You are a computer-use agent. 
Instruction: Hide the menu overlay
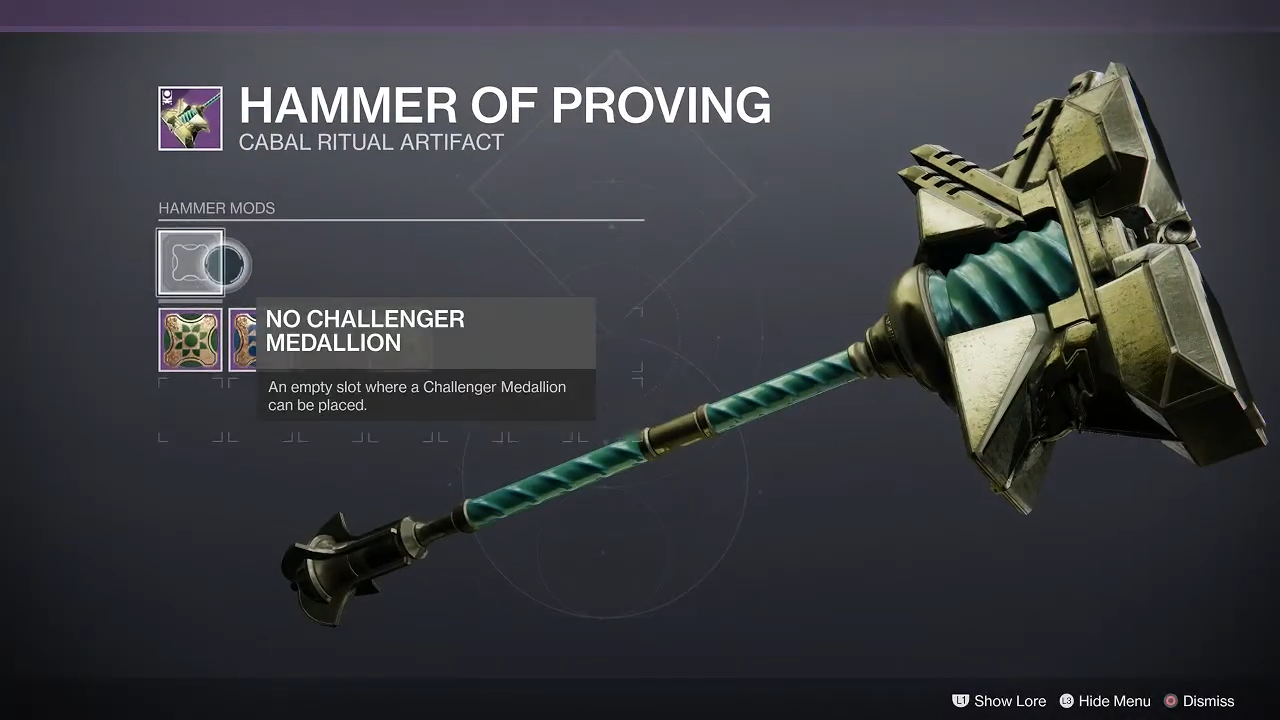click(x=1104, y=701)
